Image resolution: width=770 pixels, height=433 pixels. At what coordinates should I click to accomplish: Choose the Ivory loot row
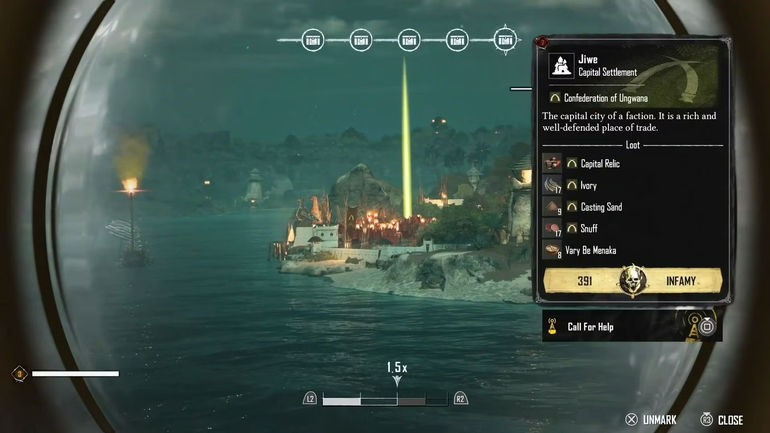click(590, 185)
